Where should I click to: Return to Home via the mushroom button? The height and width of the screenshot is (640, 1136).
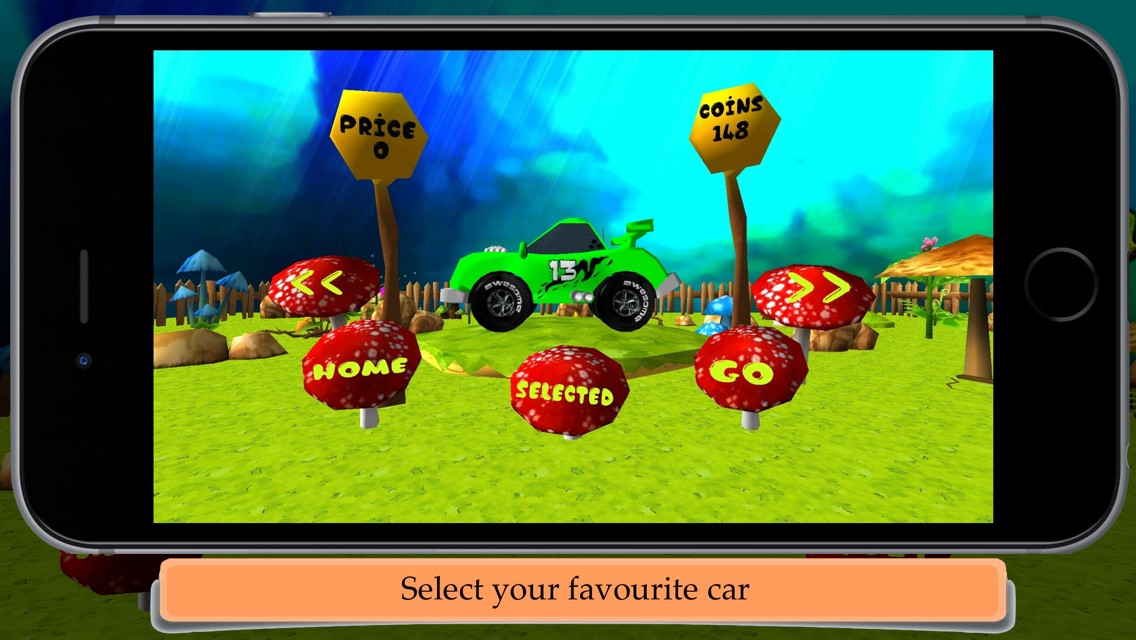360,367
